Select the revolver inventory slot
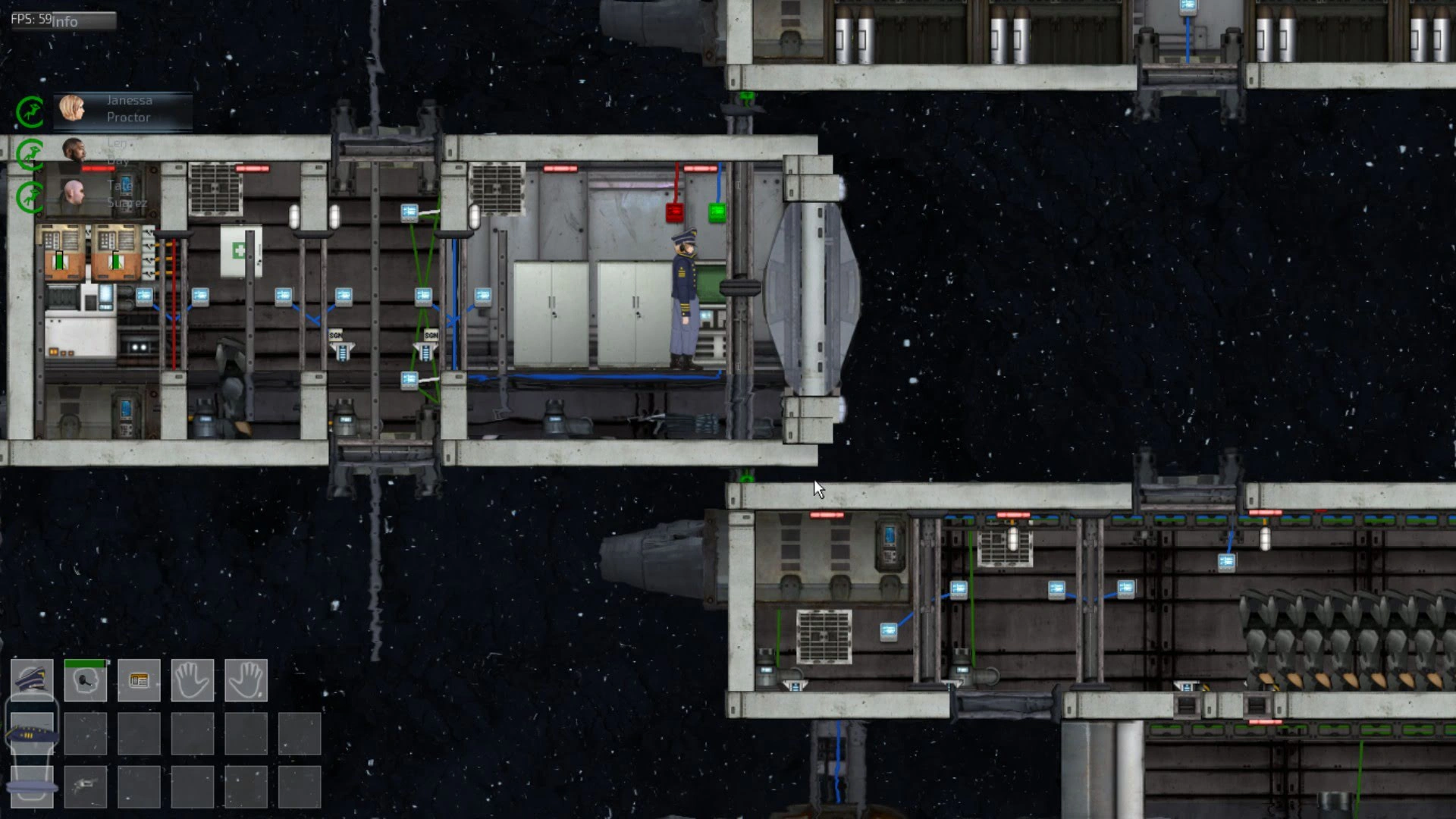 [x=86, y=786]
